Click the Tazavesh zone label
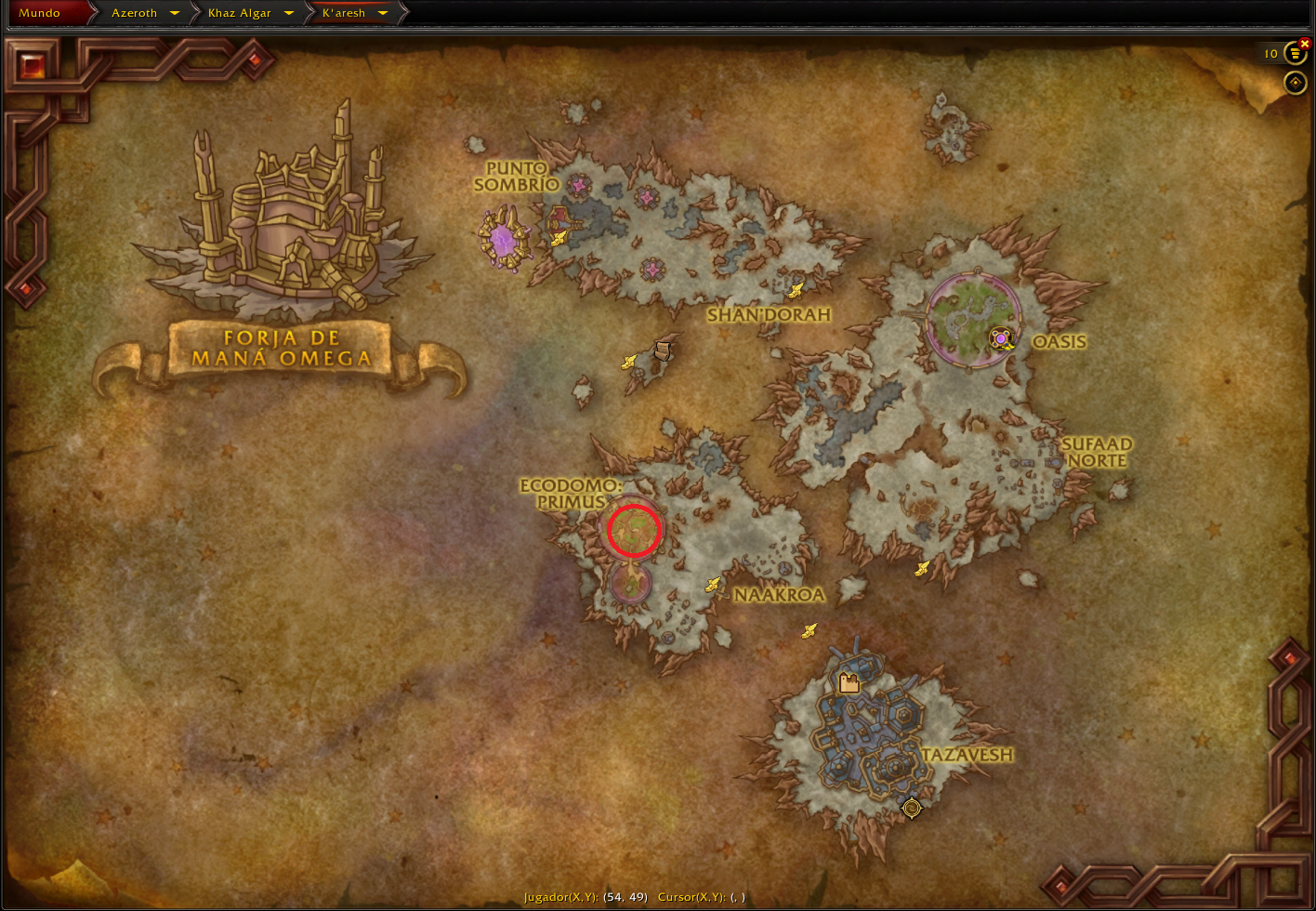1316x911 pixels. 967,755
